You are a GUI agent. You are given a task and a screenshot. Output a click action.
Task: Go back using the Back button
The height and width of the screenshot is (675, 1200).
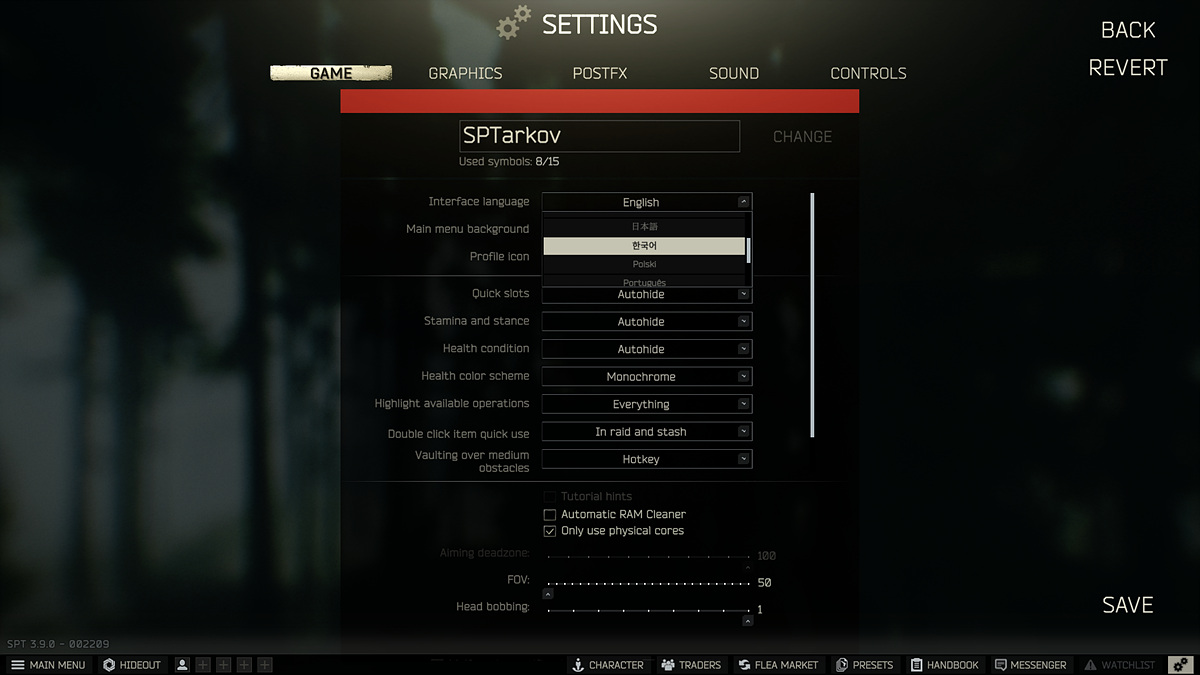point(1128,30)
